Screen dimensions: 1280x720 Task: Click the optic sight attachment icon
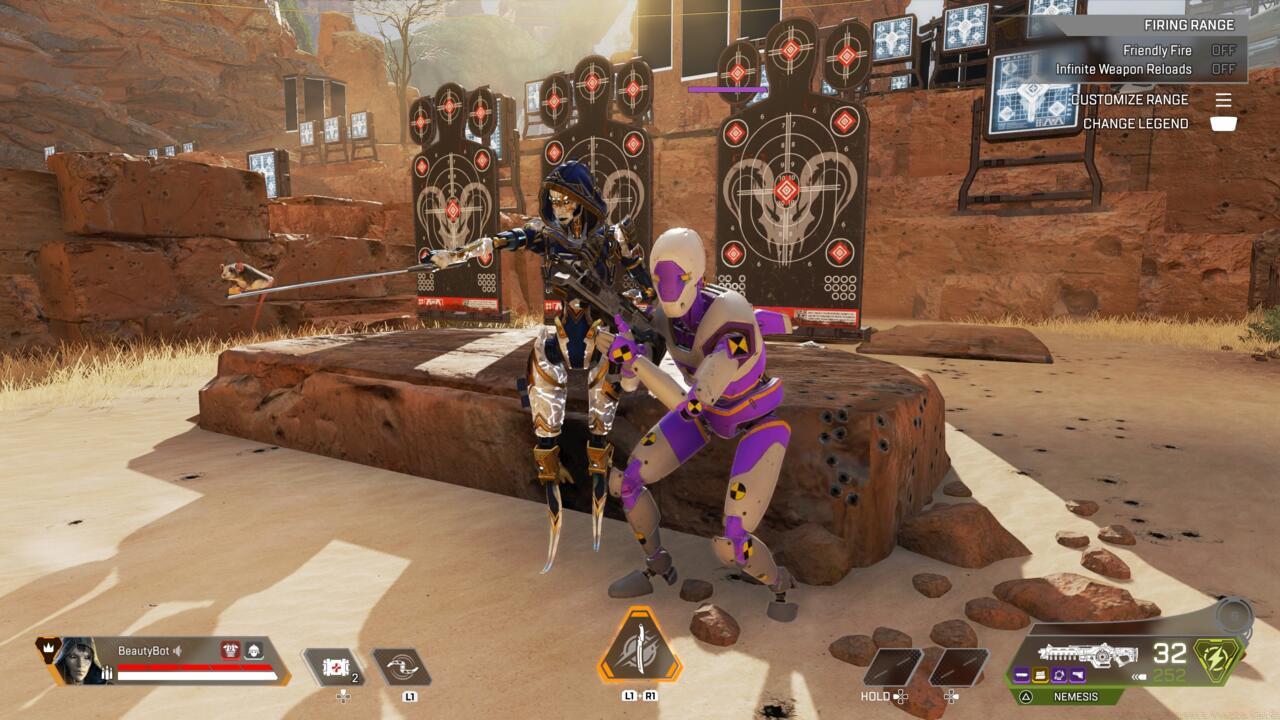[1060, 676]
